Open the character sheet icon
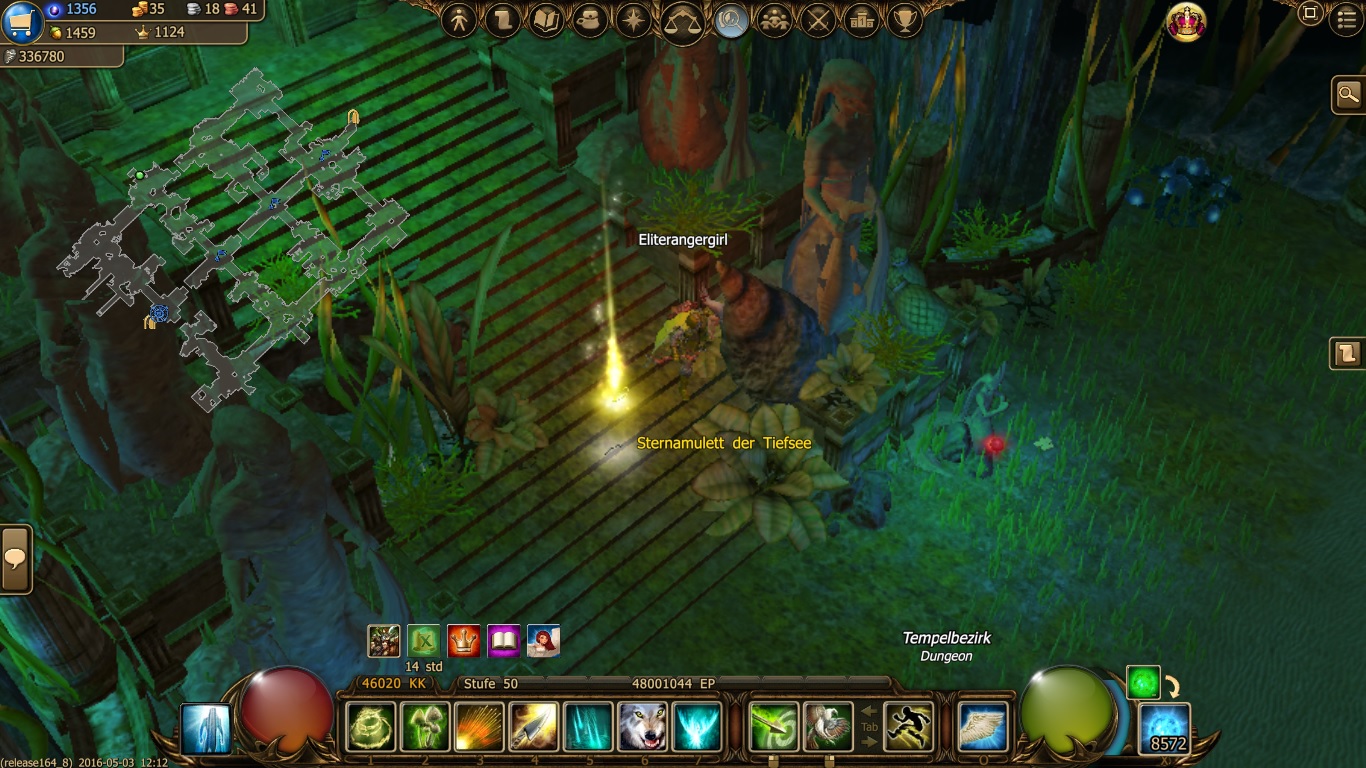The width and height of the screenshot is (1366, 768). [459, 21]
